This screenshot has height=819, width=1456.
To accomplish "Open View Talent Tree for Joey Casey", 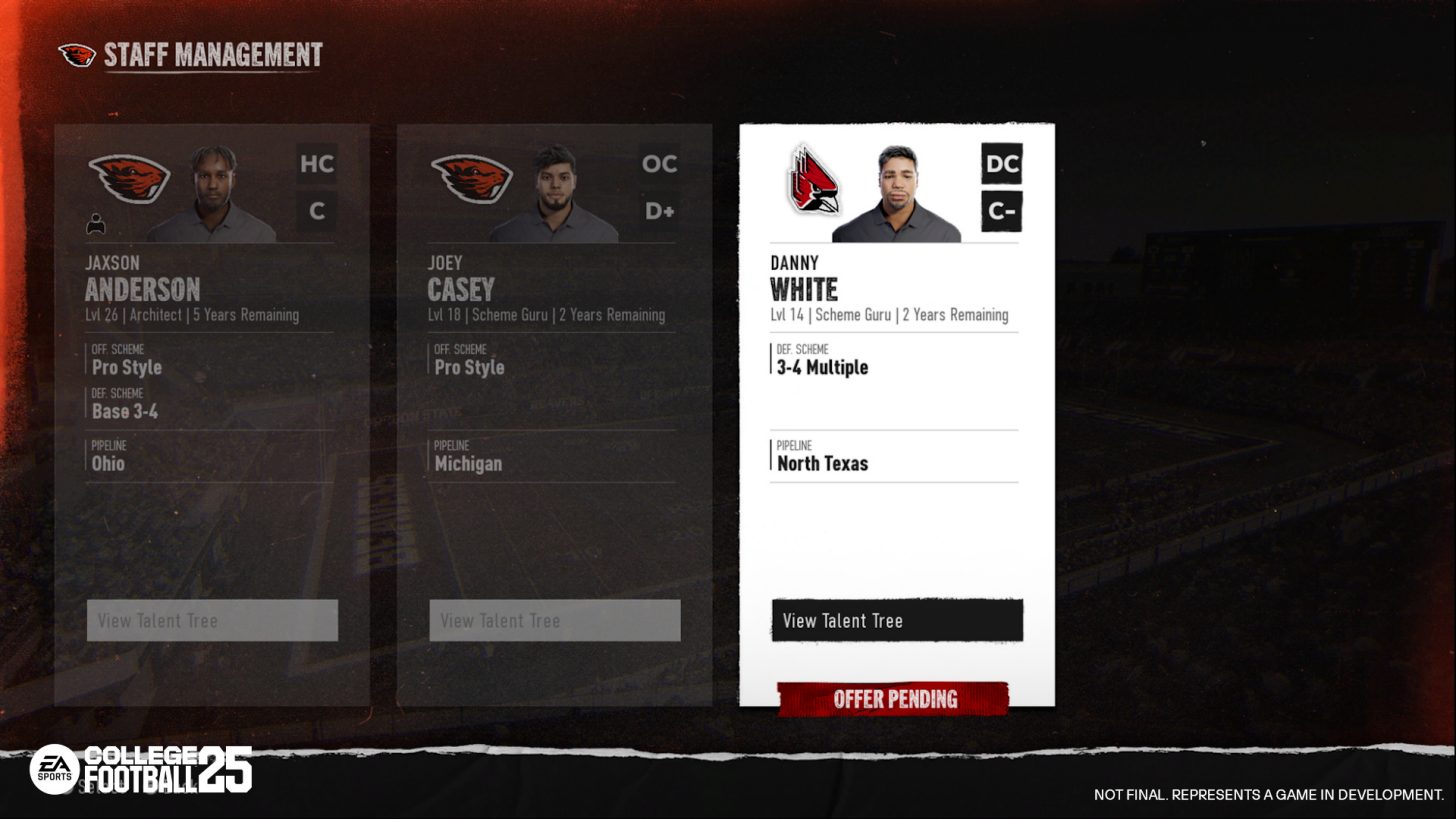I will tap(554, 620).
